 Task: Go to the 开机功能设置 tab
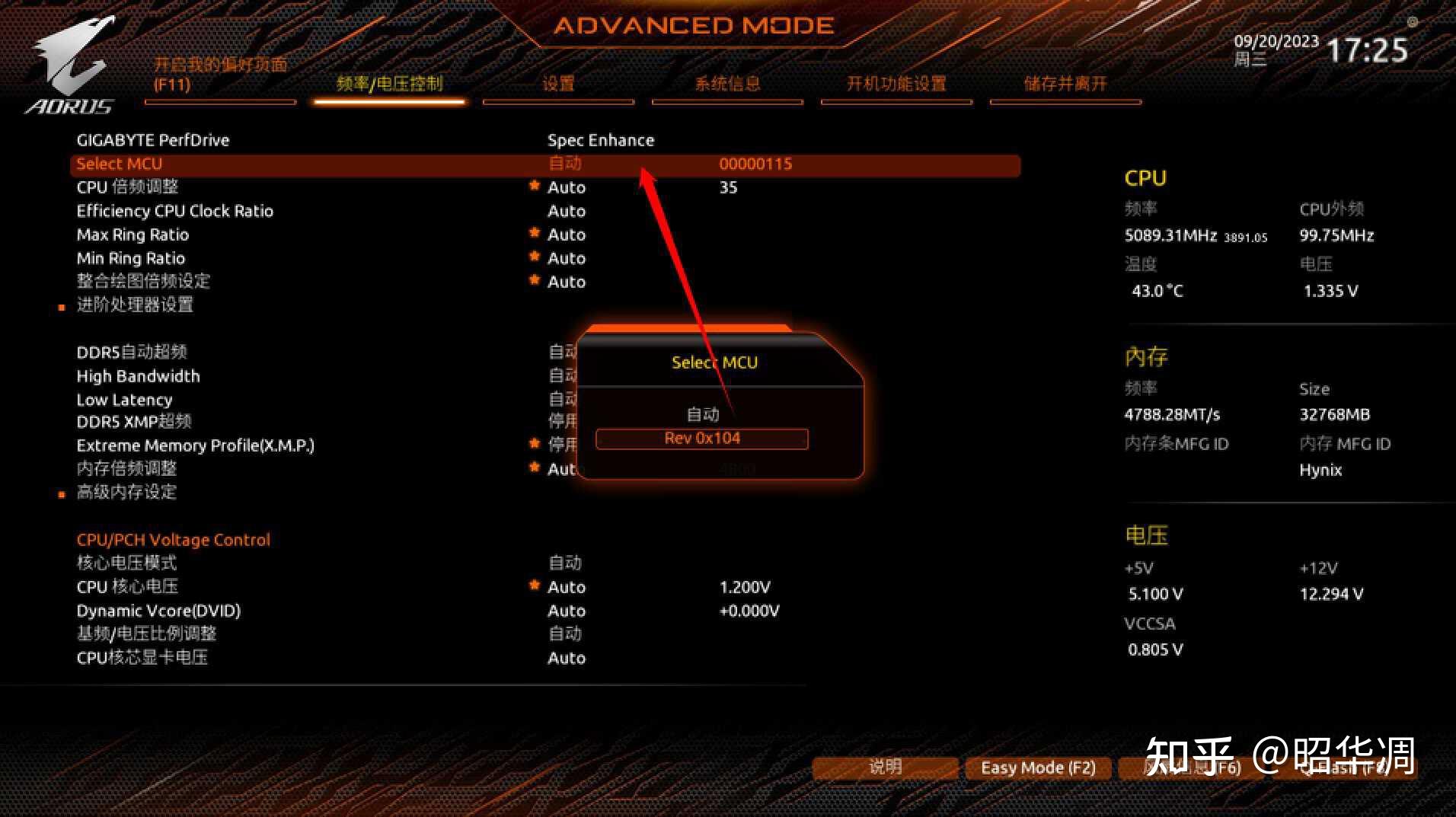click(896, 85)
